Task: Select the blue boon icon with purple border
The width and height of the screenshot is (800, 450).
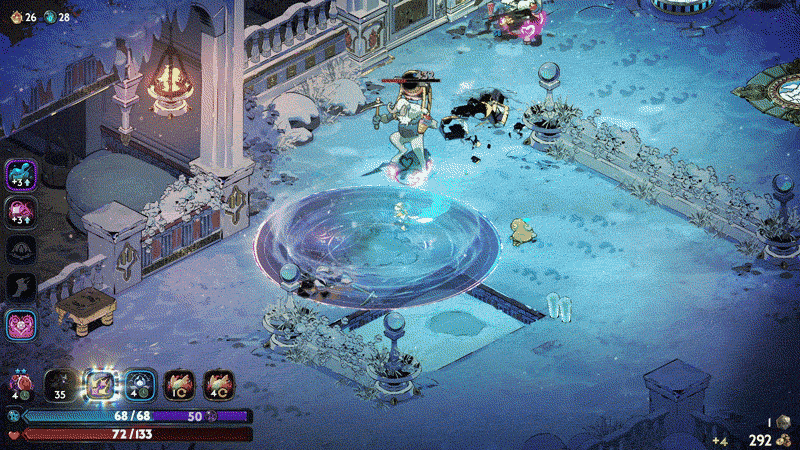Action: pos(22,175)
